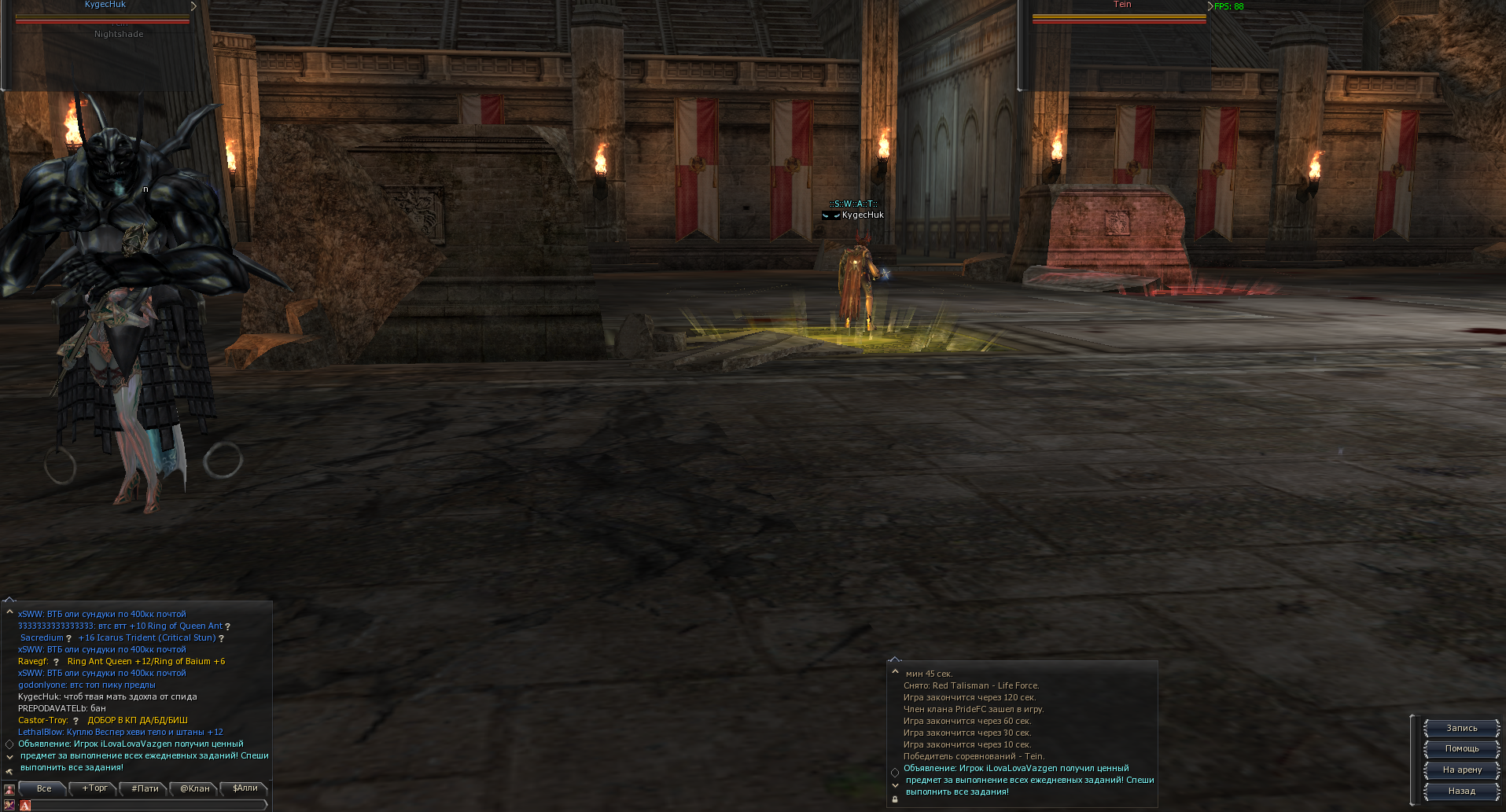
Task: Click the На арену button
Action: click(x=1460, y=770)
